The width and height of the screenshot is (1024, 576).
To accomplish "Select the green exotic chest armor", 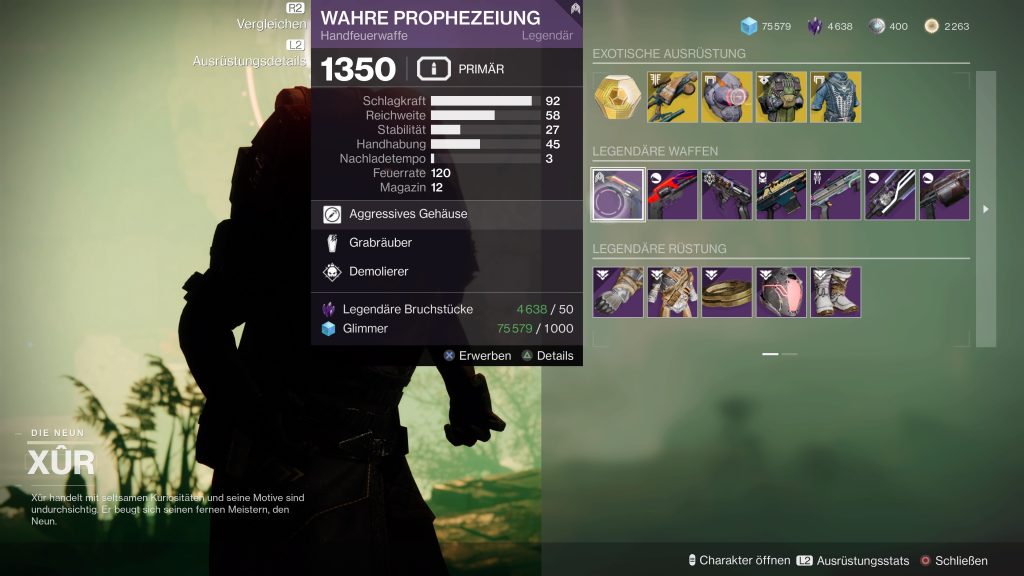I will click(x=781, y=97).
